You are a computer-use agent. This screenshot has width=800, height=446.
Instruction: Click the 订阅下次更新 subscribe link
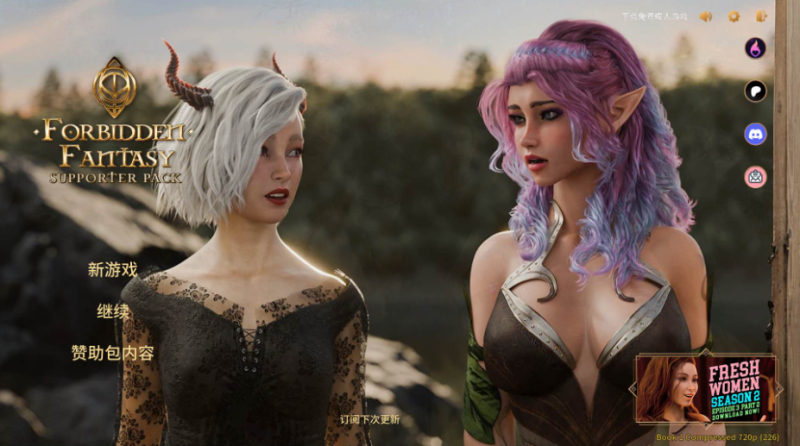click(369, 419)
